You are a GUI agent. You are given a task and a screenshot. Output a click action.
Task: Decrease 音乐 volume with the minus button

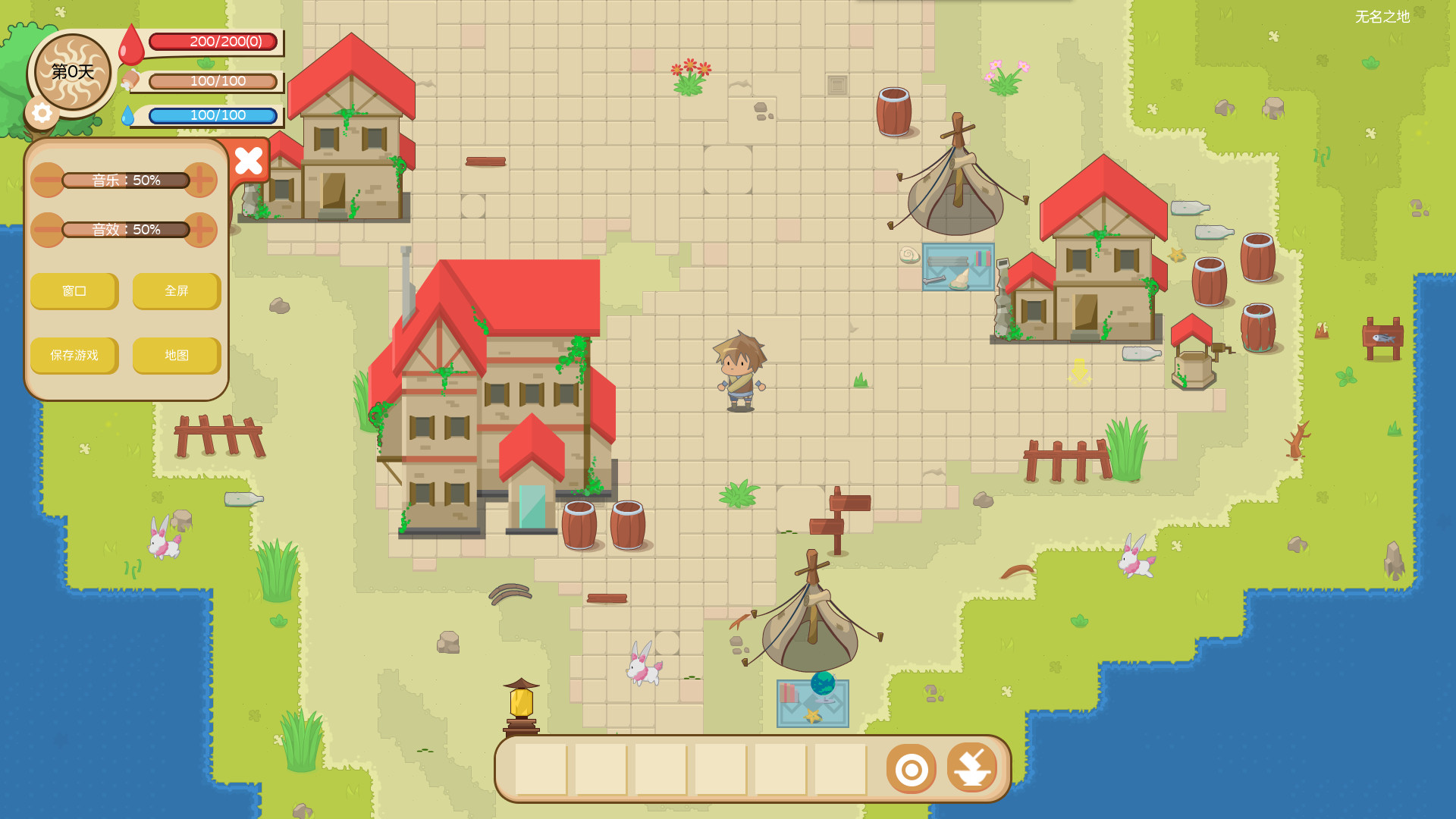click(47, 180)
